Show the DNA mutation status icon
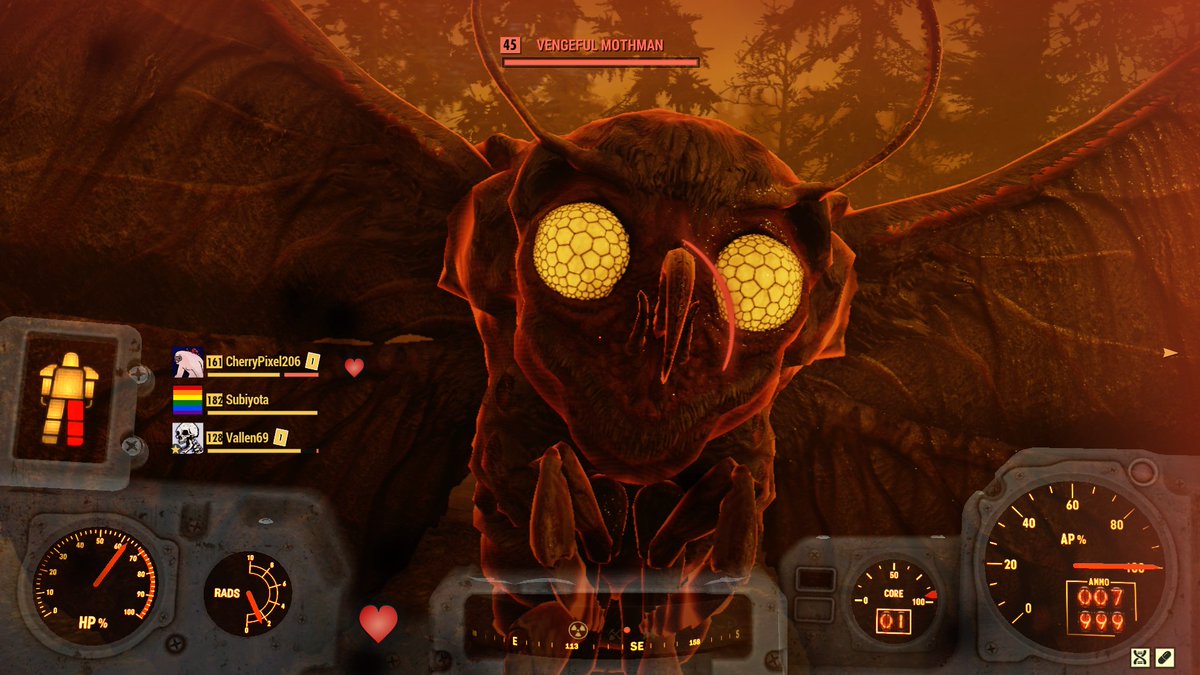This screenshot has height=675, width=1200. (1140, 657)
